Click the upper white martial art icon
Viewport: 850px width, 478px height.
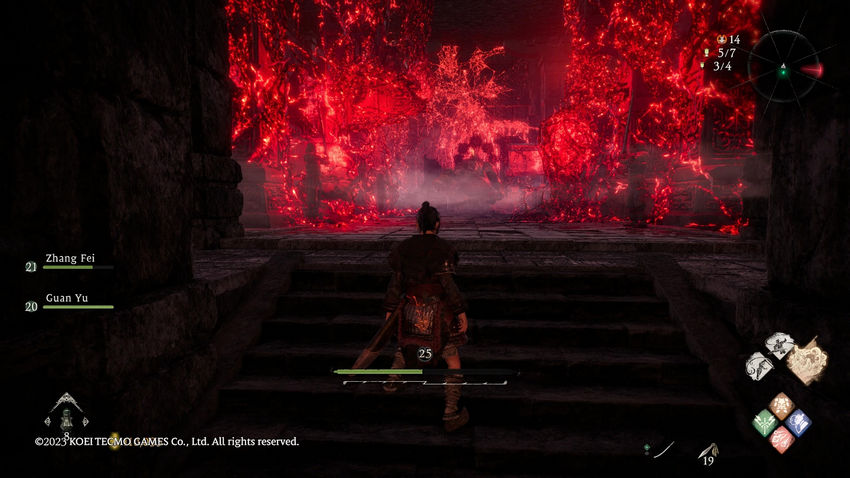coord(779,345)
